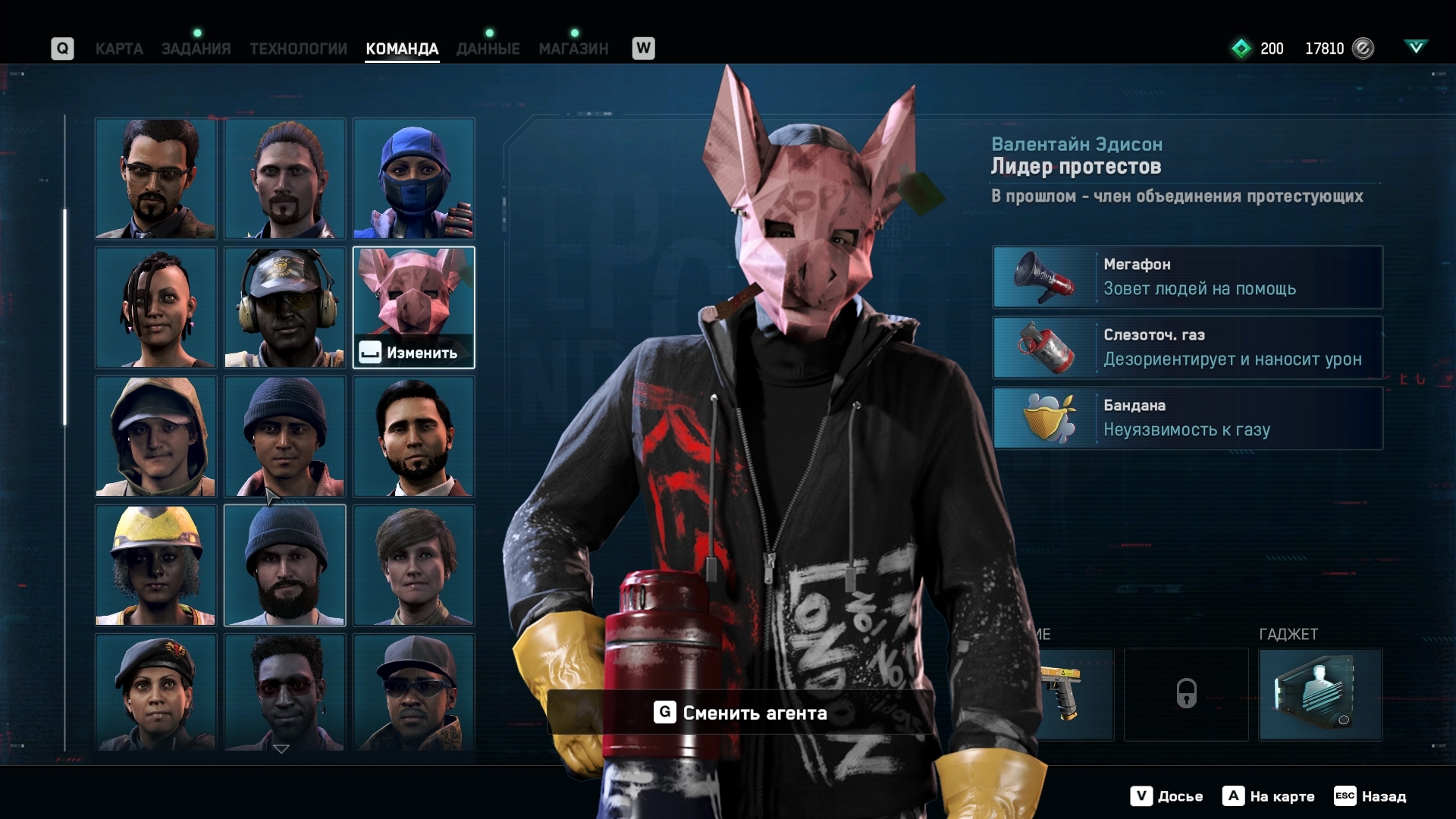Select the КОМАНДА tab
Viewport: 1456px width, 819px height.
point(402,49)
